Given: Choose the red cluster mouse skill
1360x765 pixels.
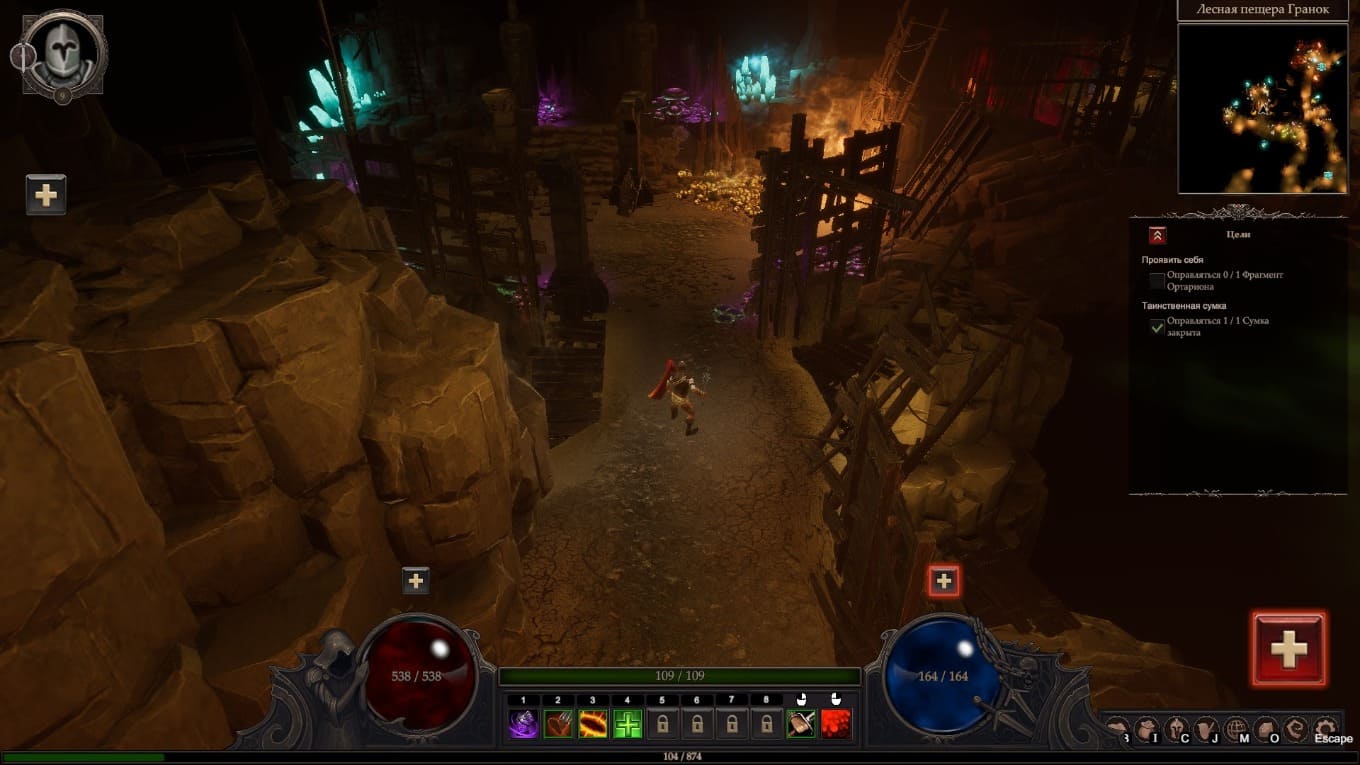Looking at the screenshot, I should point(836,723).
